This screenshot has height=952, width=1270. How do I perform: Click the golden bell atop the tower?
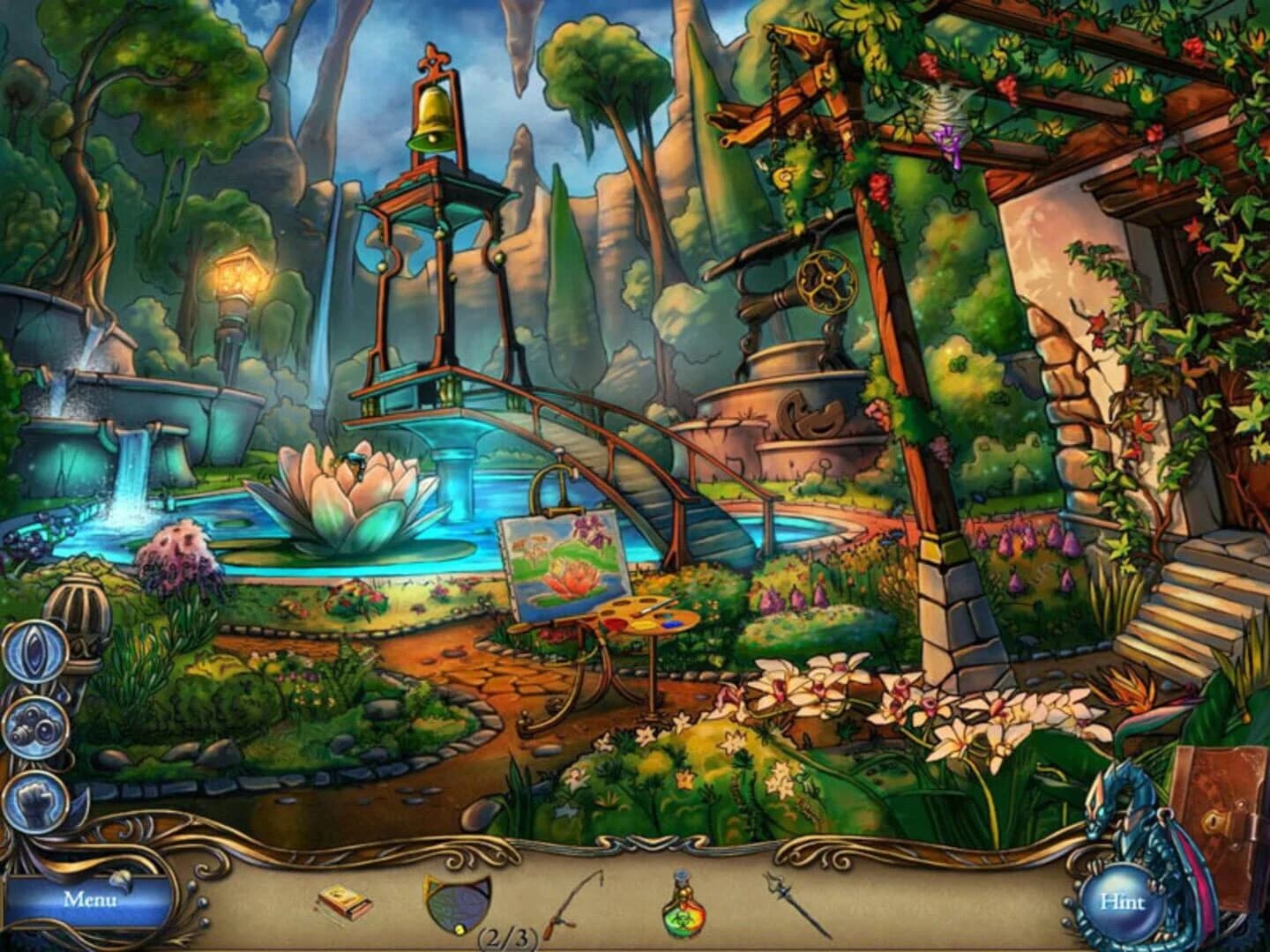(x=431, y=115)
